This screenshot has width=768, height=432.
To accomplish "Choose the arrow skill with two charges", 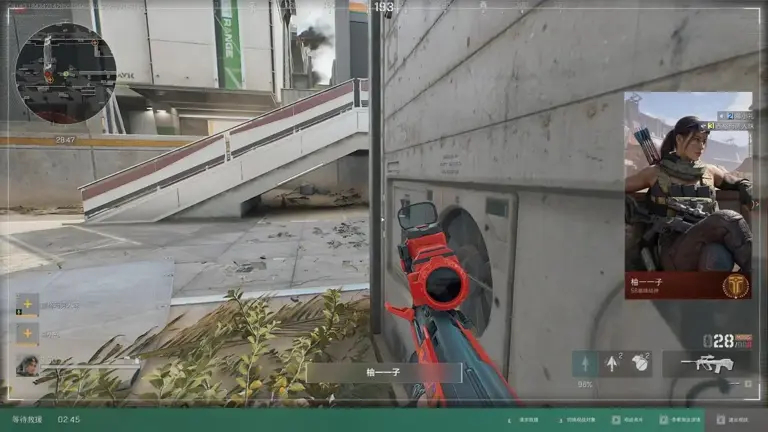I will tap(612, 364).
